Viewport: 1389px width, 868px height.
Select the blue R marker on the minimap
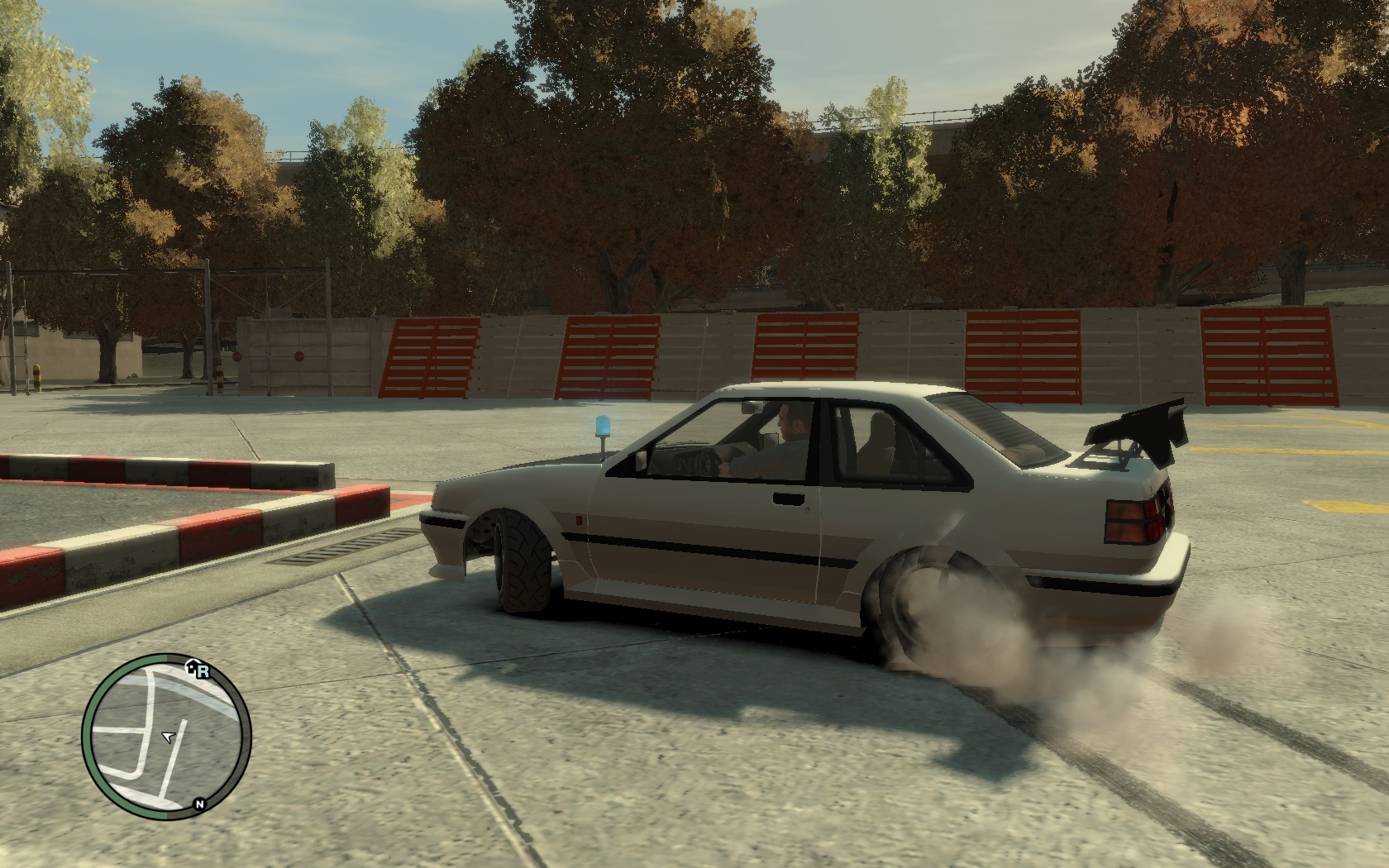tap(203, 672)
